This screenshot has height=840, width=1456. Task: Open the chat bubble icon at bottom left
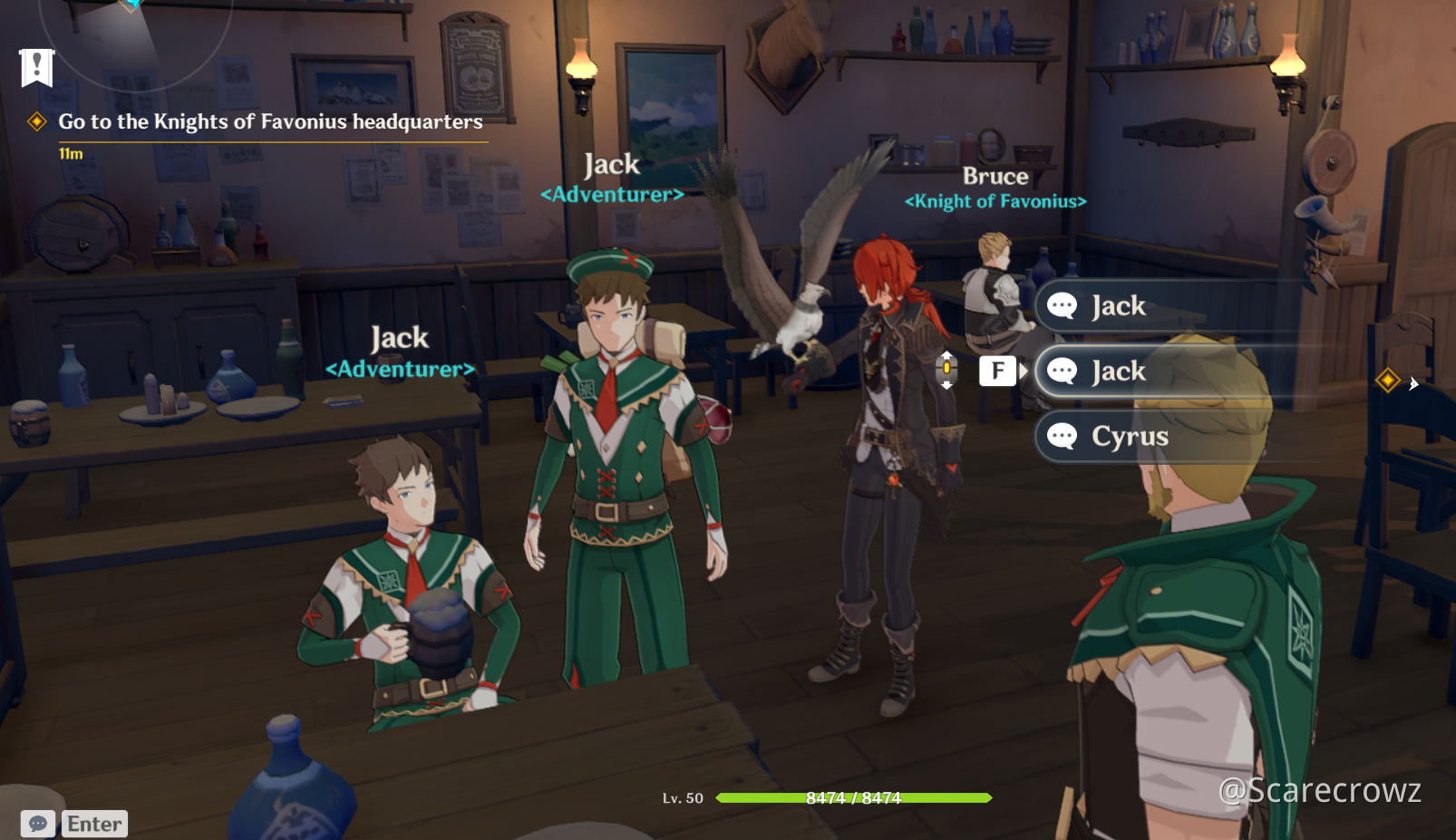pos(36,823)
